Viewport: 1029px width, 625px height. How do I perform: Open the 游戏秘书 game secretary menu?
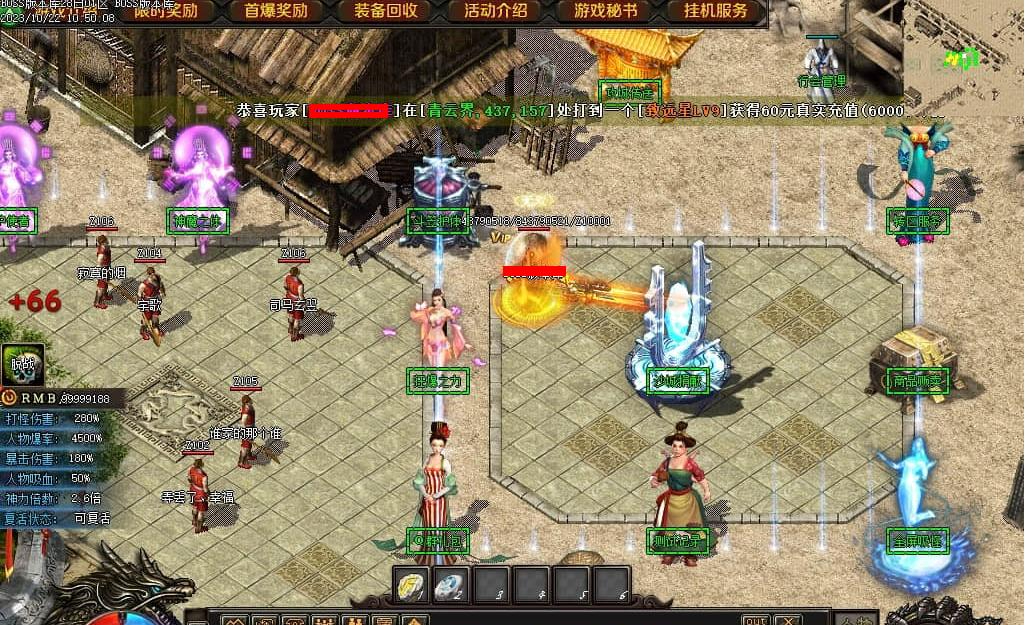click(x=606, y=12)
